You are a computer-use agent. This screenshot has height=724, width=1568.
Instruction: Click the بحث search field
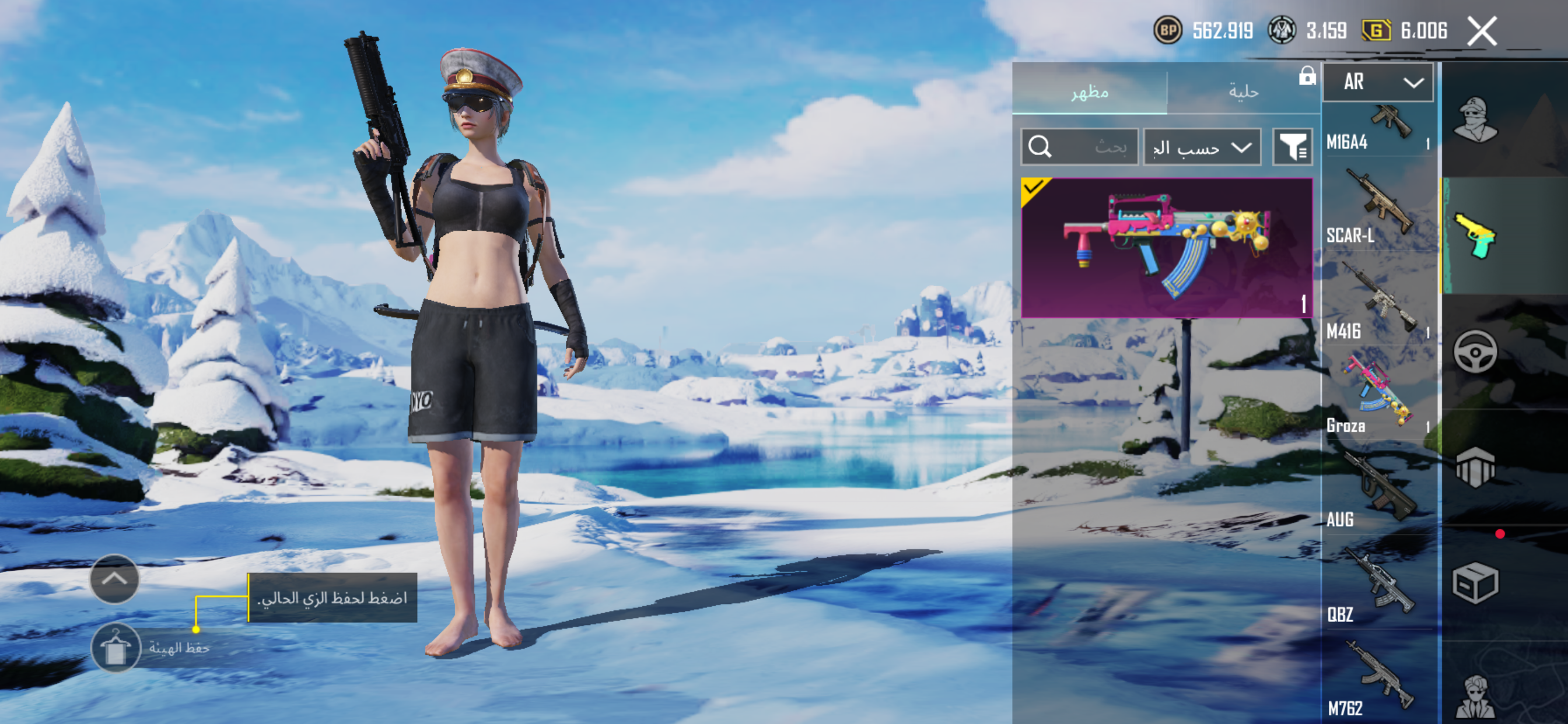coord(1079,147)
